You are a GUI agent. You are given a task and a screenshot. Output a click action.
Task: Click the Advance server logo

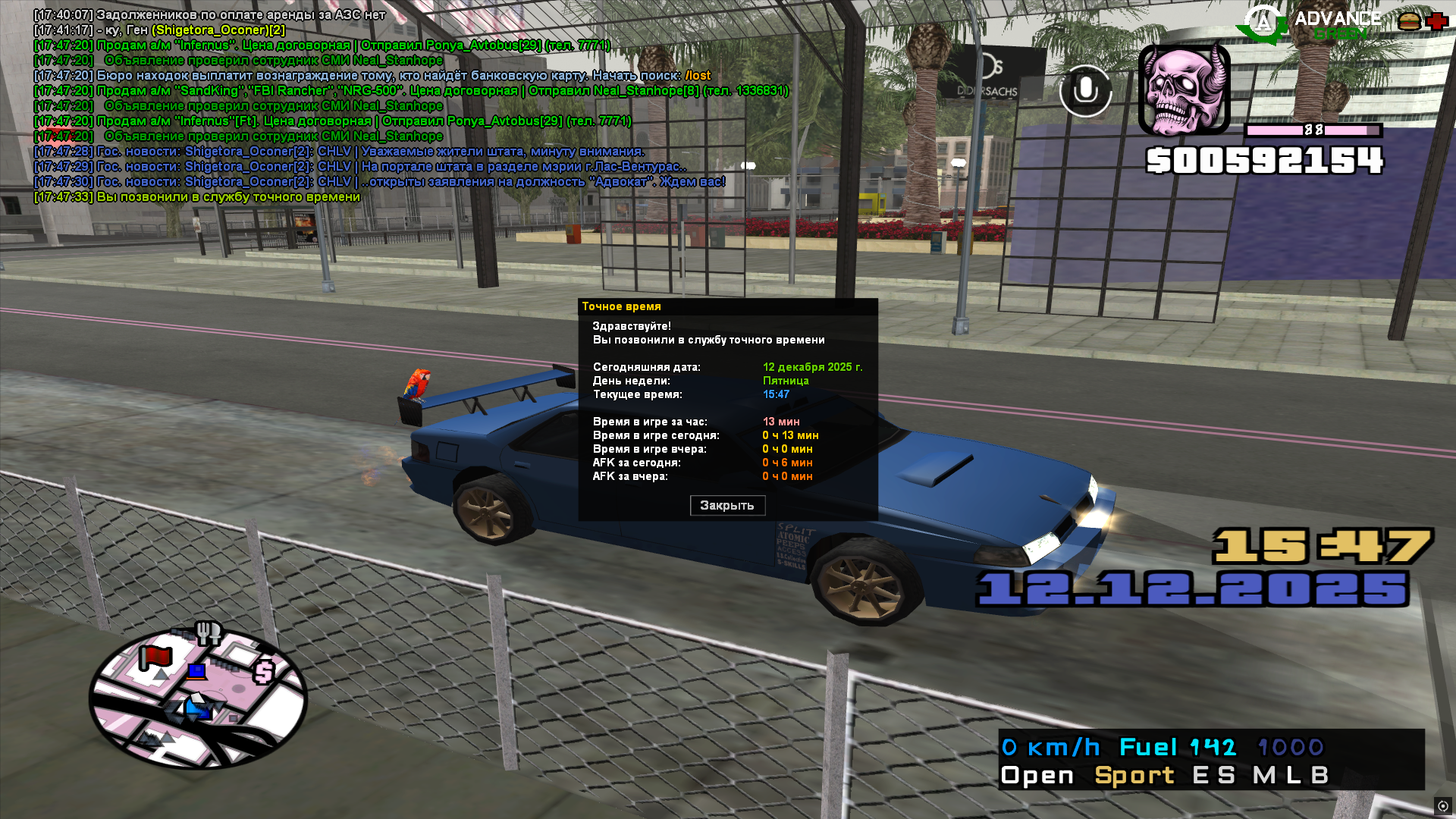[x=1263, y=23]
